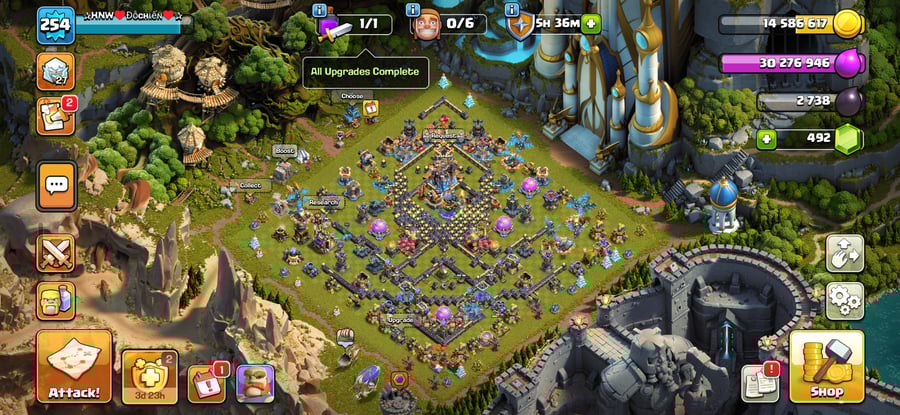Image resolution: width=900 pixels, height=415 pixels.
Task: Open the league trophy badge button
Action: (x=56, y=71)
